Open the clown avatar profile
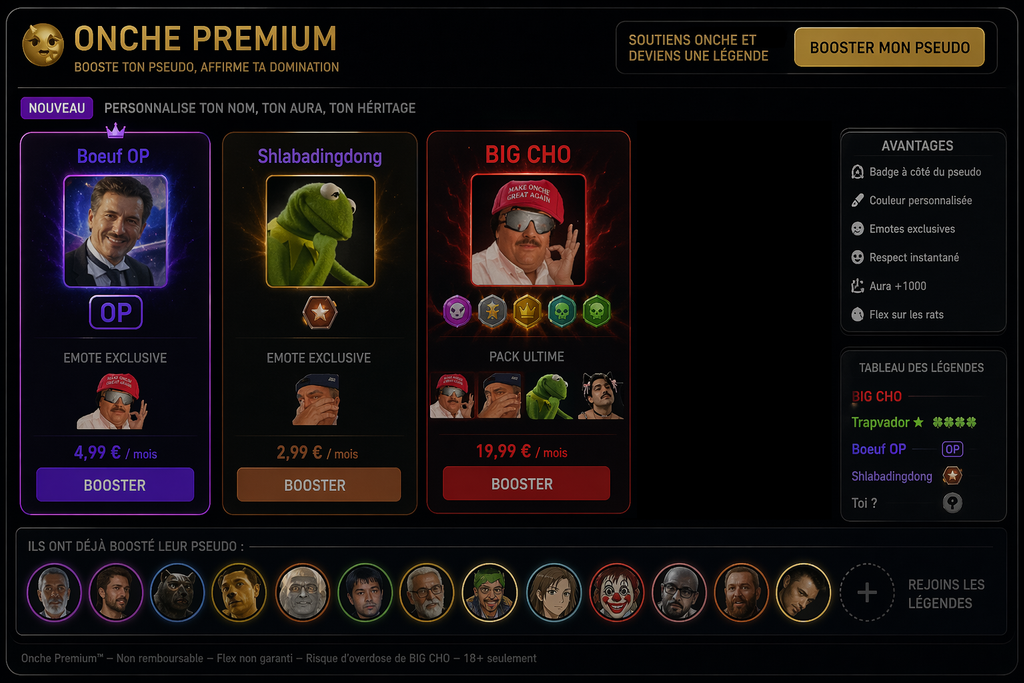 pyautogui.click(x=616, y=592)
